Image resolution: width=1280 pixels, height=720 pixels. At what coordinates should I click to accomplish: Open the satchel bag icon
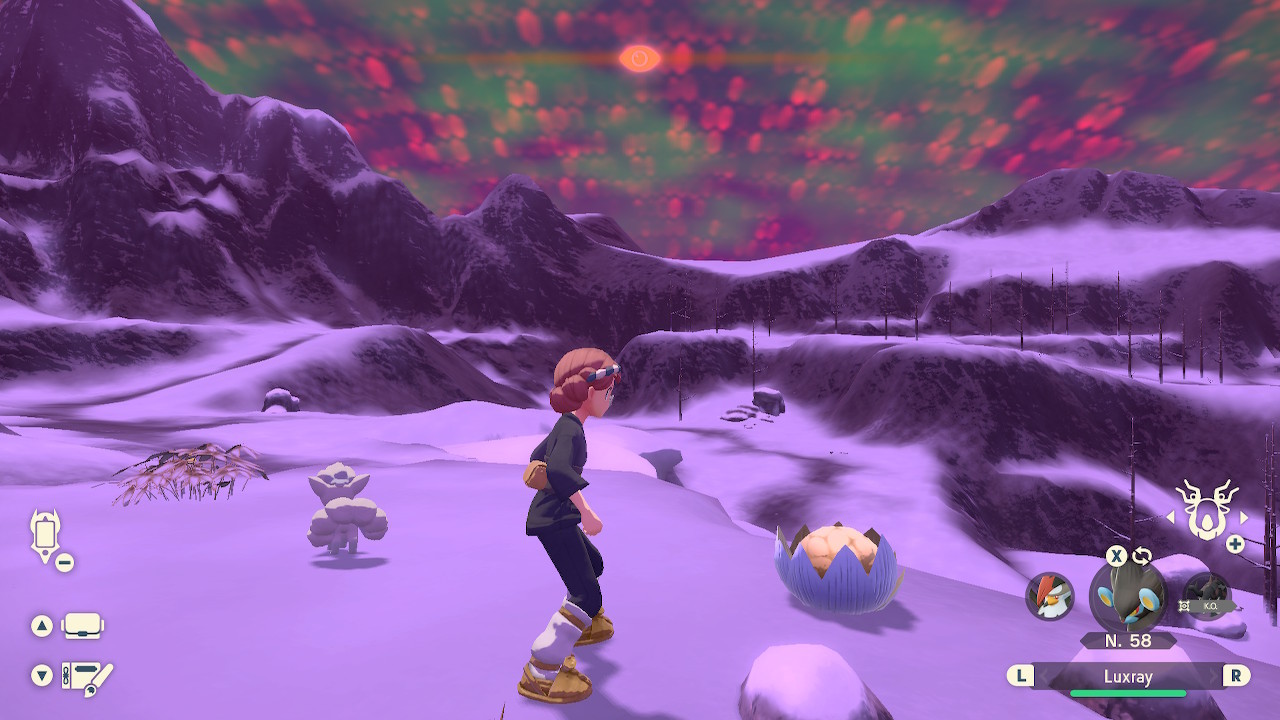82,627
